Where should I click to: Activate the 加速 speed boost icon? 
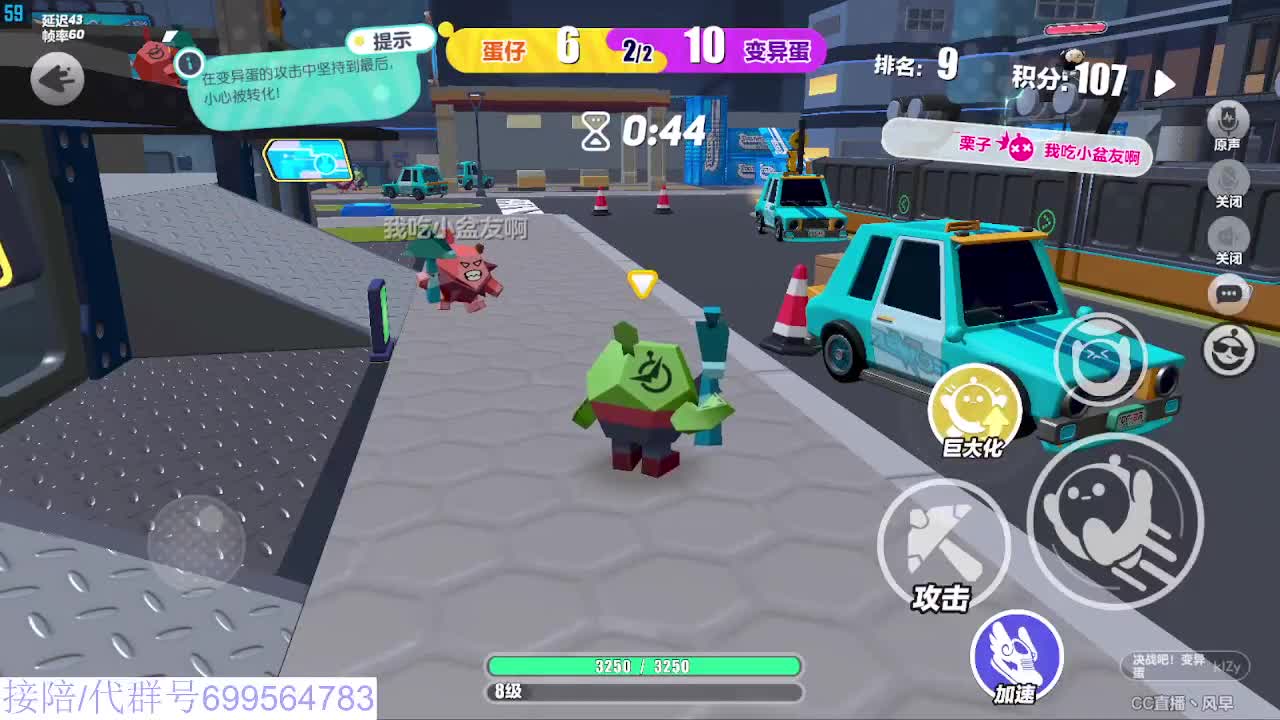click(1015, 652)
